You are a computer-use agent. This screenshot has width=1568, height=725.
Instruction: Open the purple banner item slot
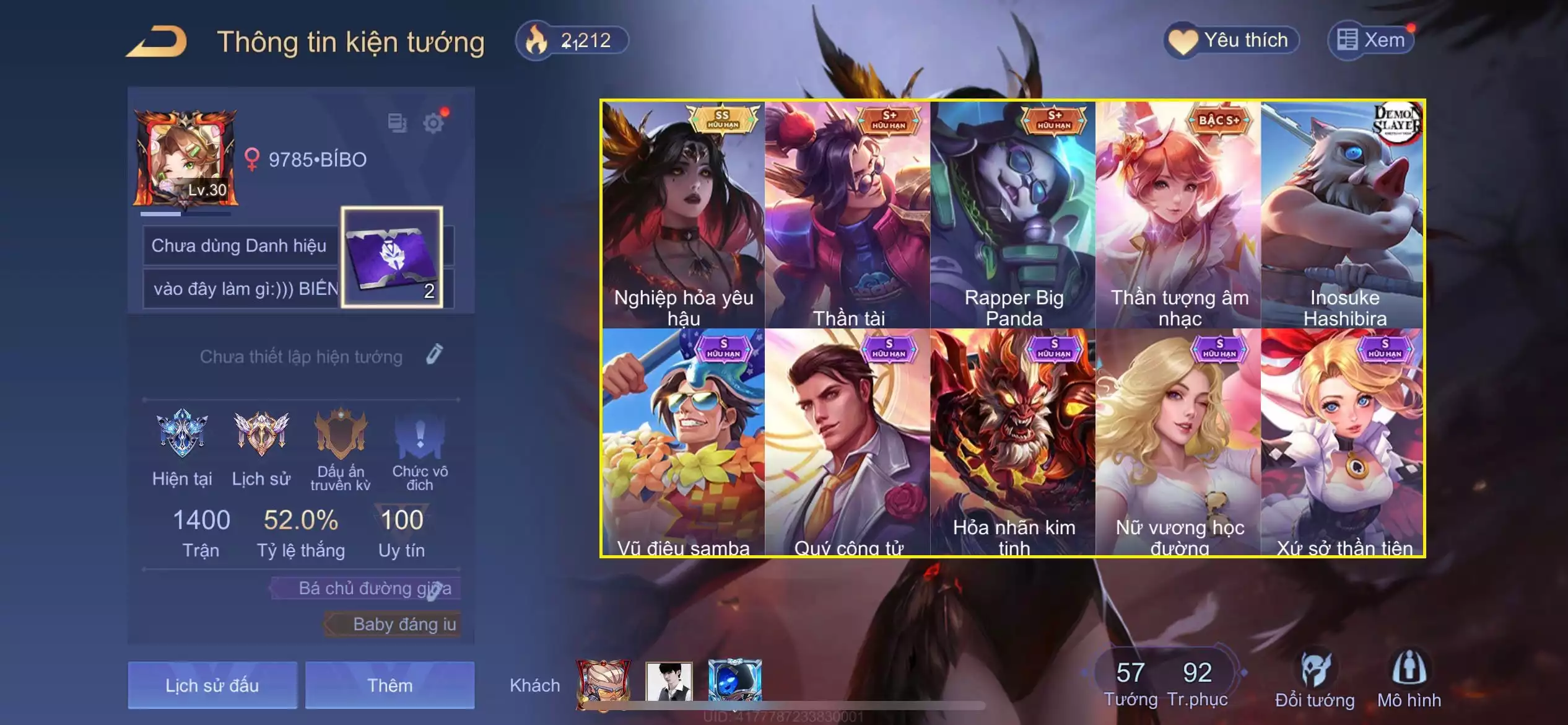[391, 257]
